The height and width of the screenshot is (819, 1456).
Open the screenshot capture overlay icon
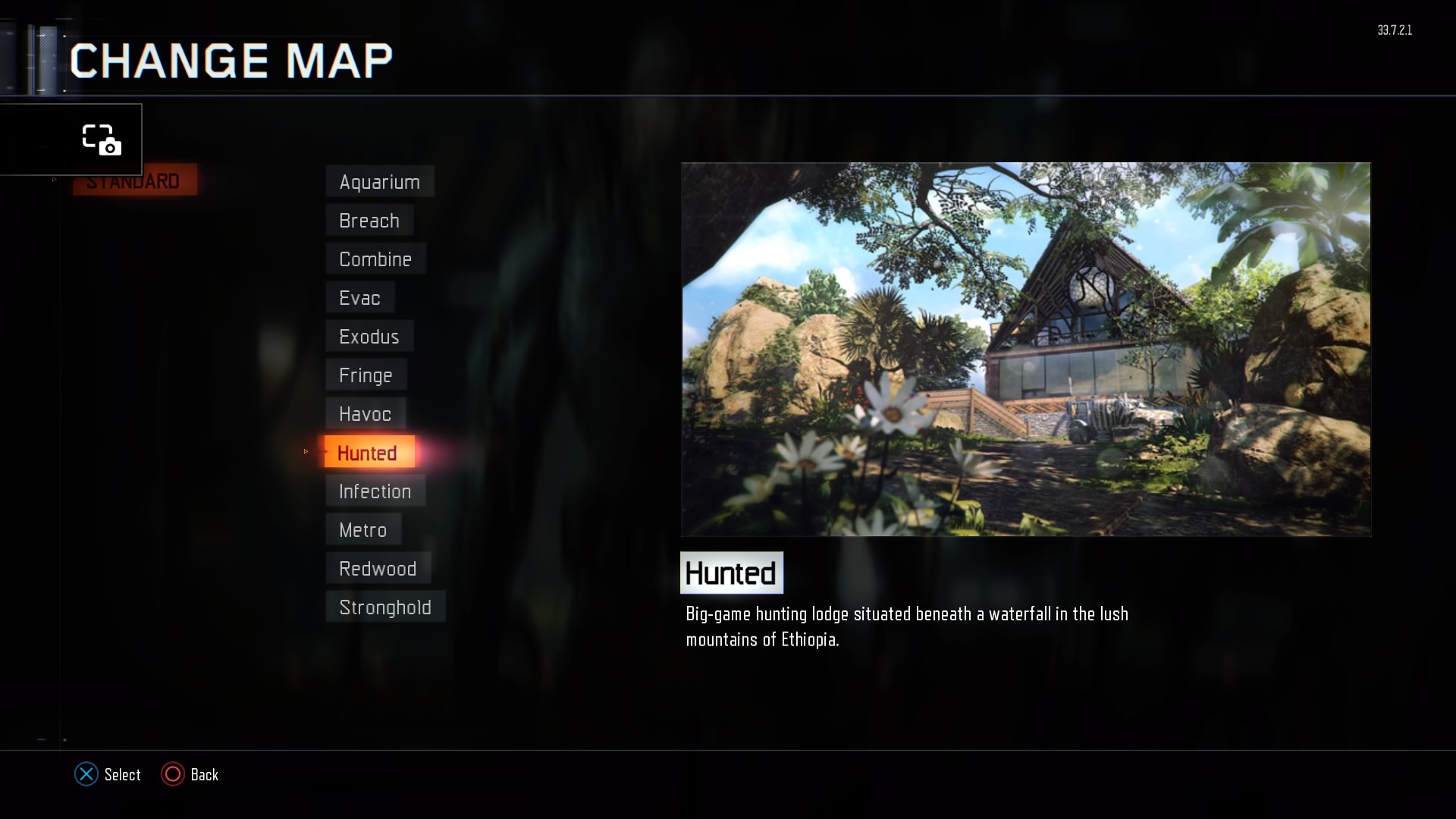point(102,140)
